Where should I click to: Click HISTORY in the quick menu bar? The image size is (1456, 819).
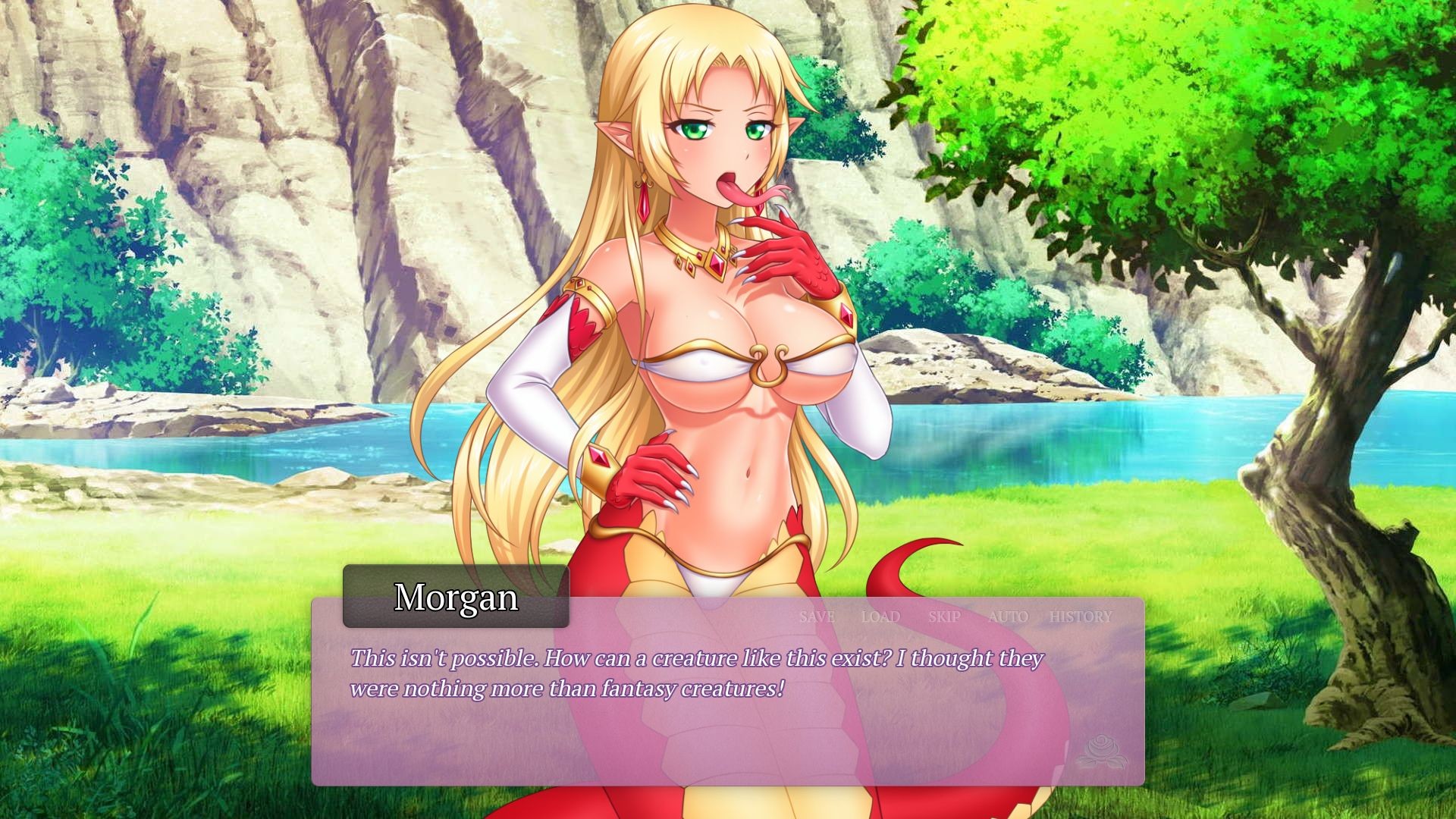1080,617
